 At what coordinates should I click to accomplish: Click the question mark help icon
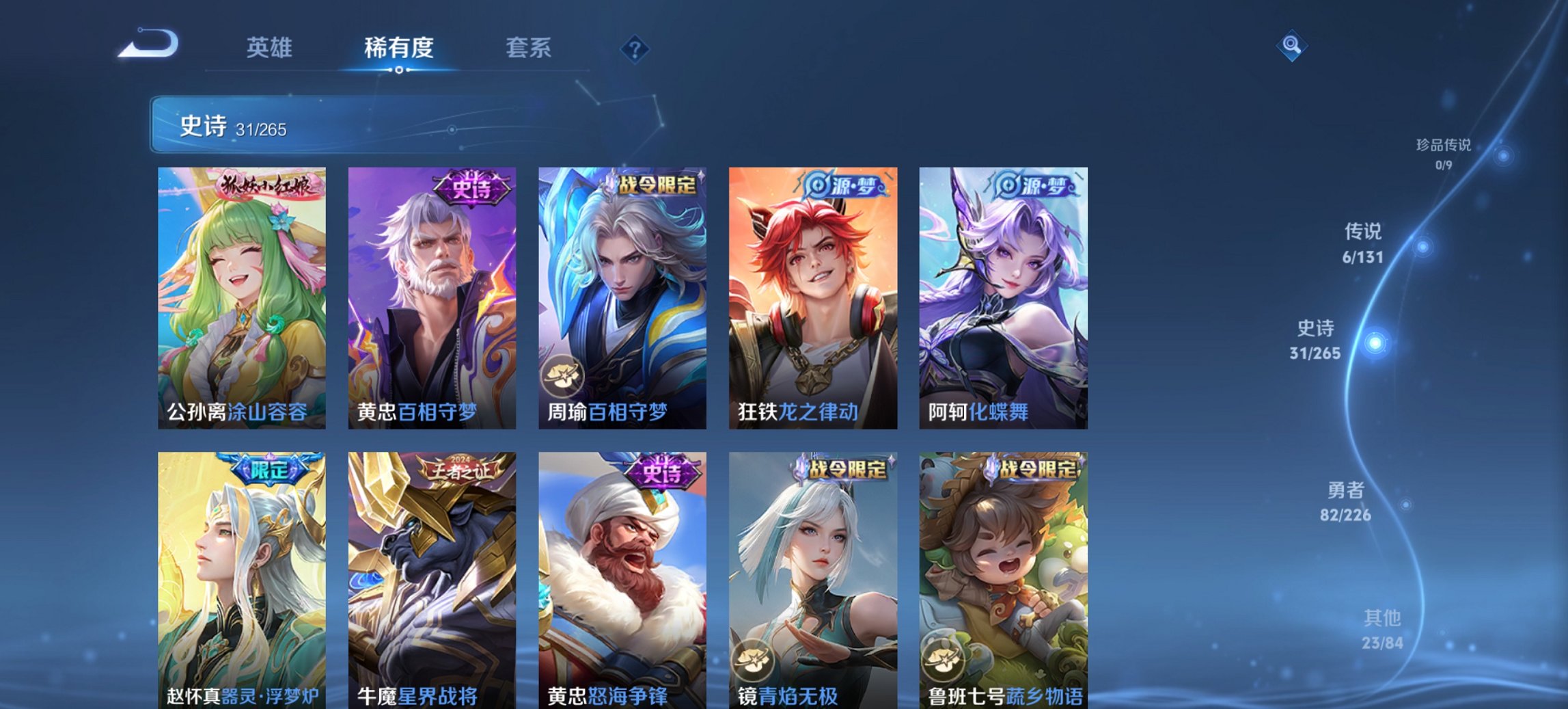pos(635,48)
